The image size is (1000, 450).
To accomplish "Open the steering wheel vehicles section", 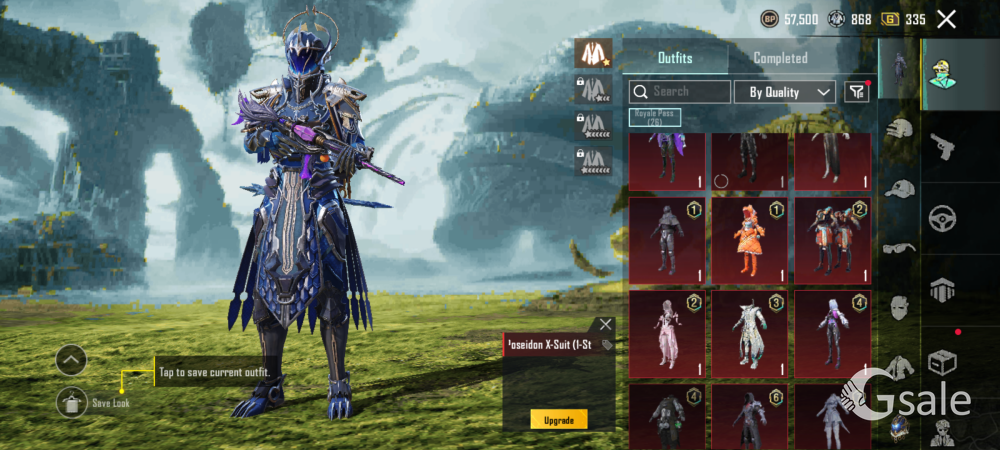I will click(x=942, y=217).
